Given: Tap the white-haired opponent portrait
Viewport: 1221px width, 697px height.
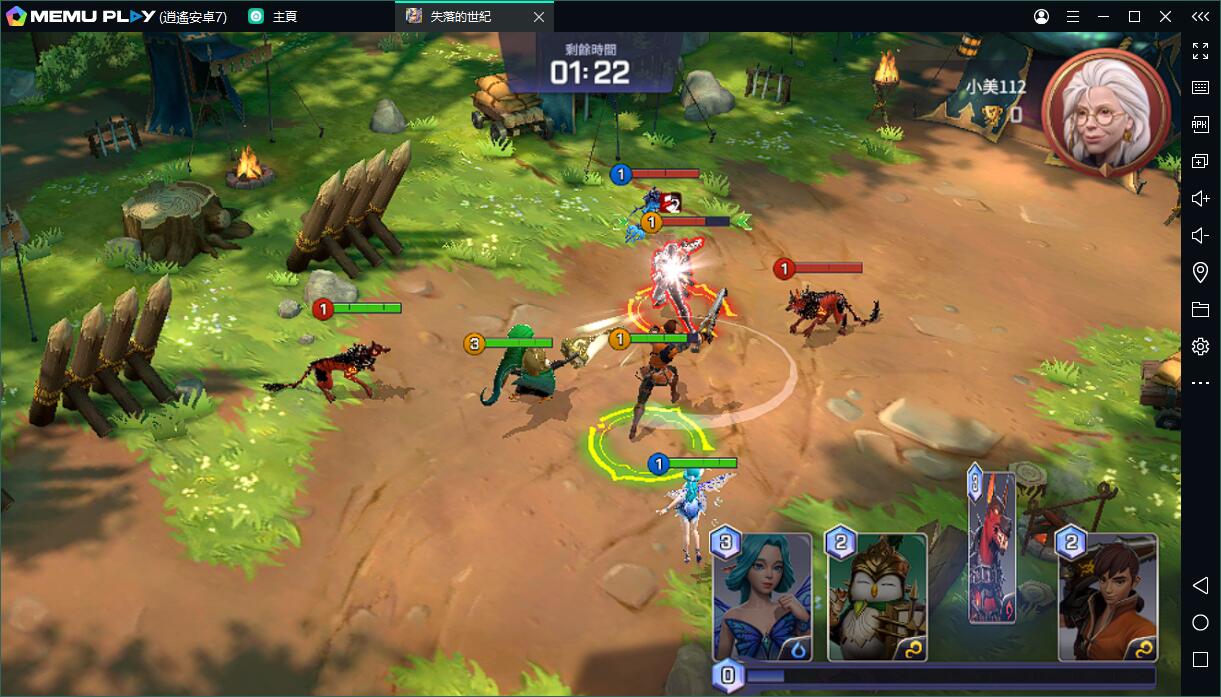Looking at the screenshot, I should pyautogui.click(x=1104, y=110).
